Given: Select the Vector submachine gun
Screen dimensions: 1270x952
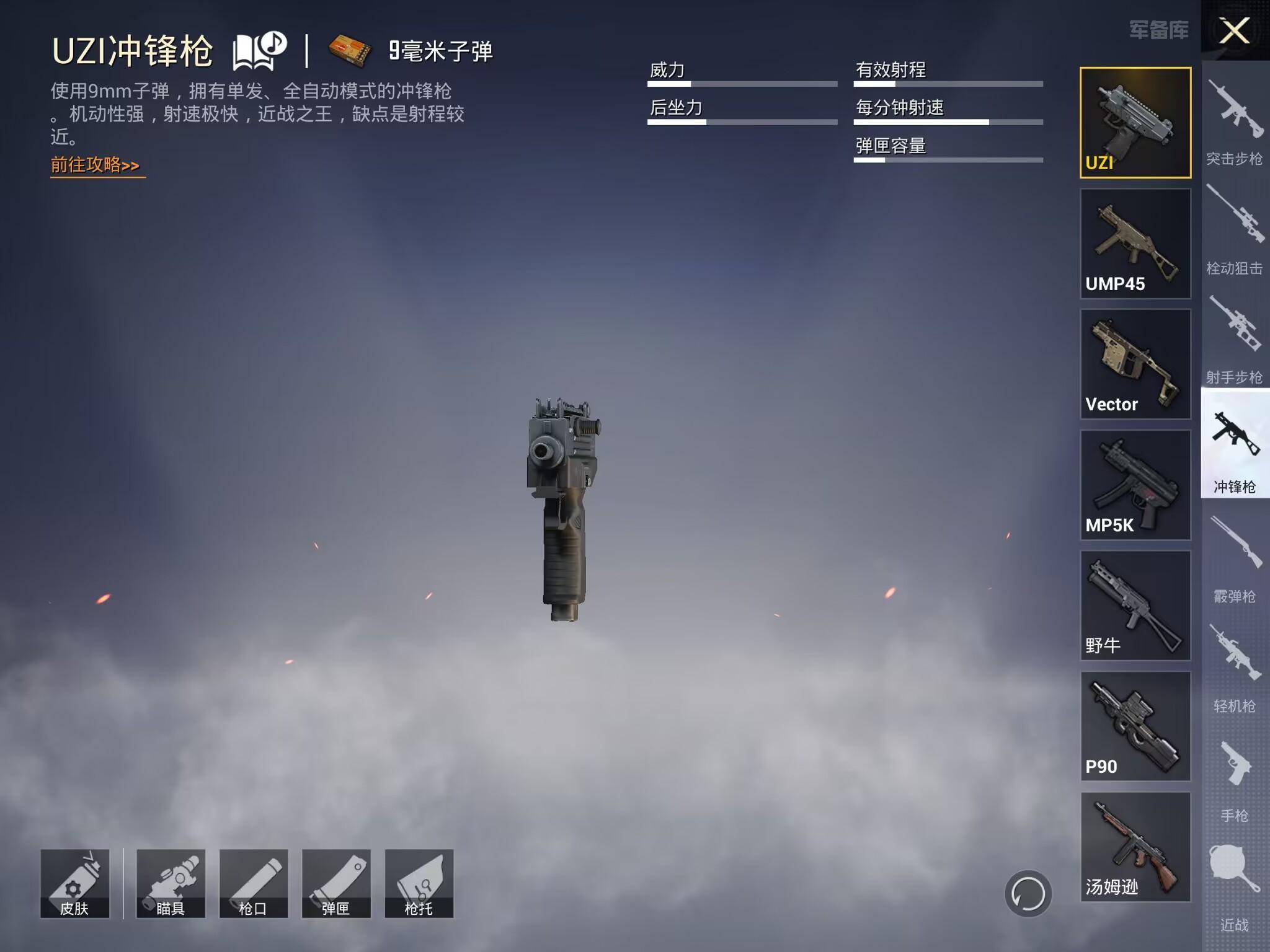Looking at the screenshot, I should [x=1135, y=364].
